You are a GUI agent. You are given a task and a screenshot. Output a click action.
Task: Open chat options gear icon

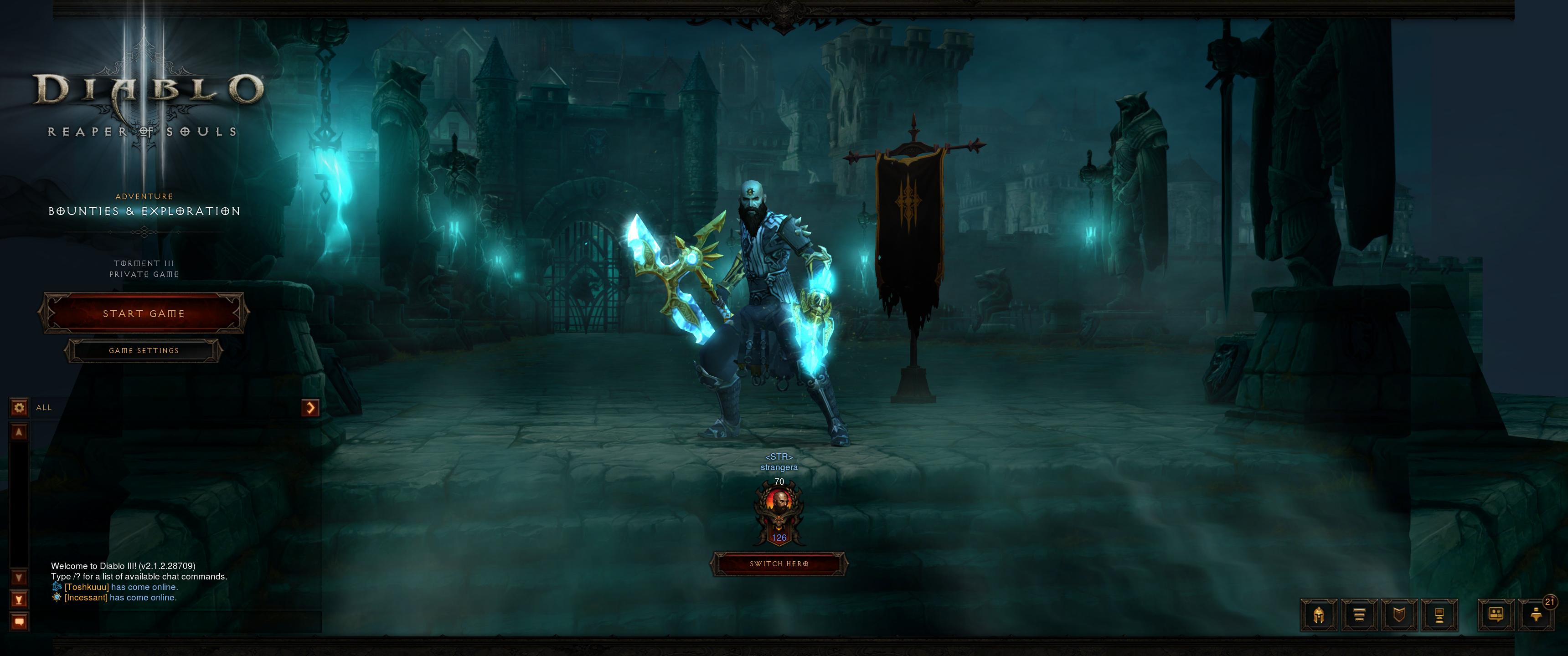click(19, 407)
